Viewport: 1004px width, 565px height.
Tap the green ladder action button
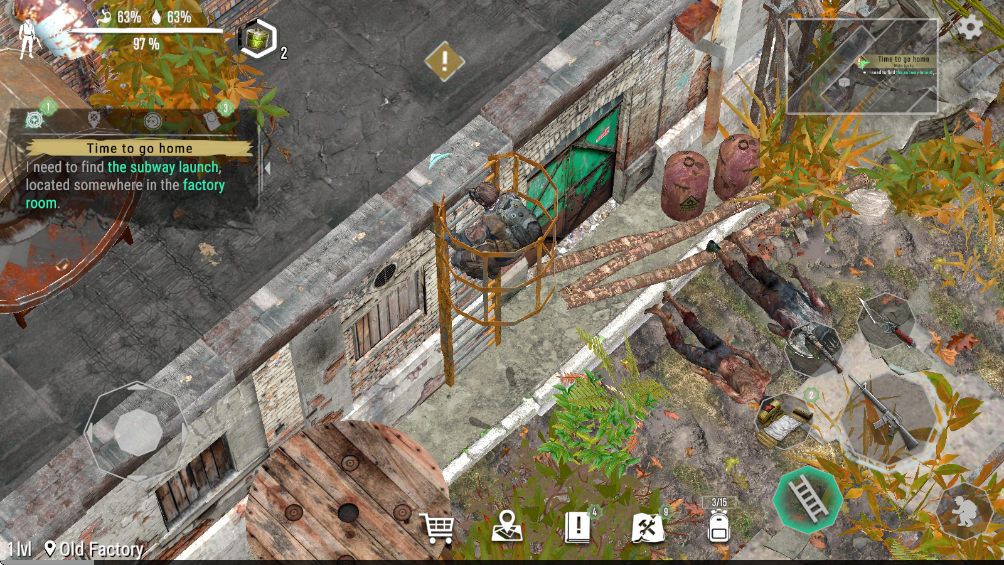807,497
